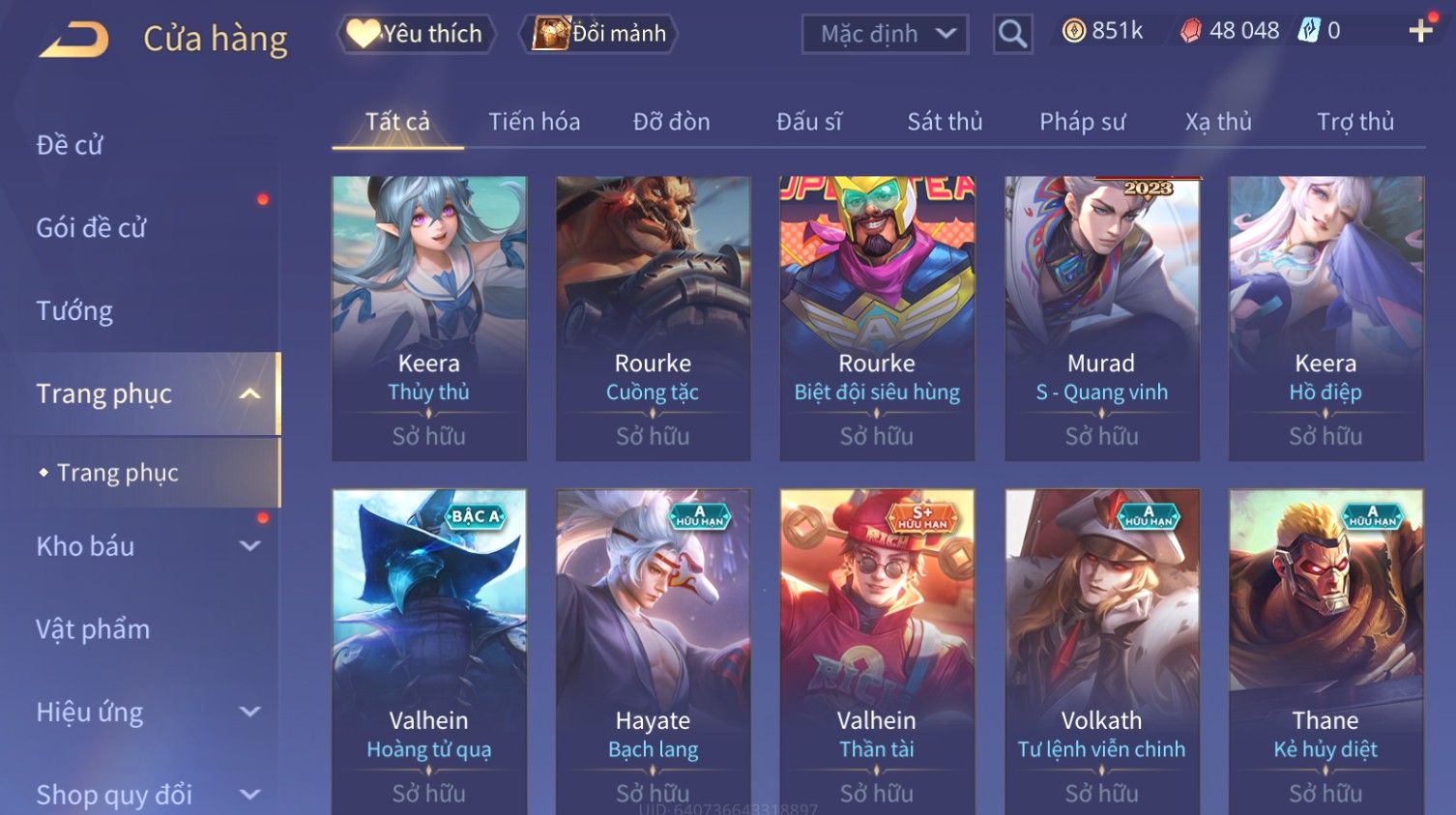The width and height of the screenshot is (1456, 815).
Task: Expand the Hiệu ứng menu
Action: [x=145, y=713]
